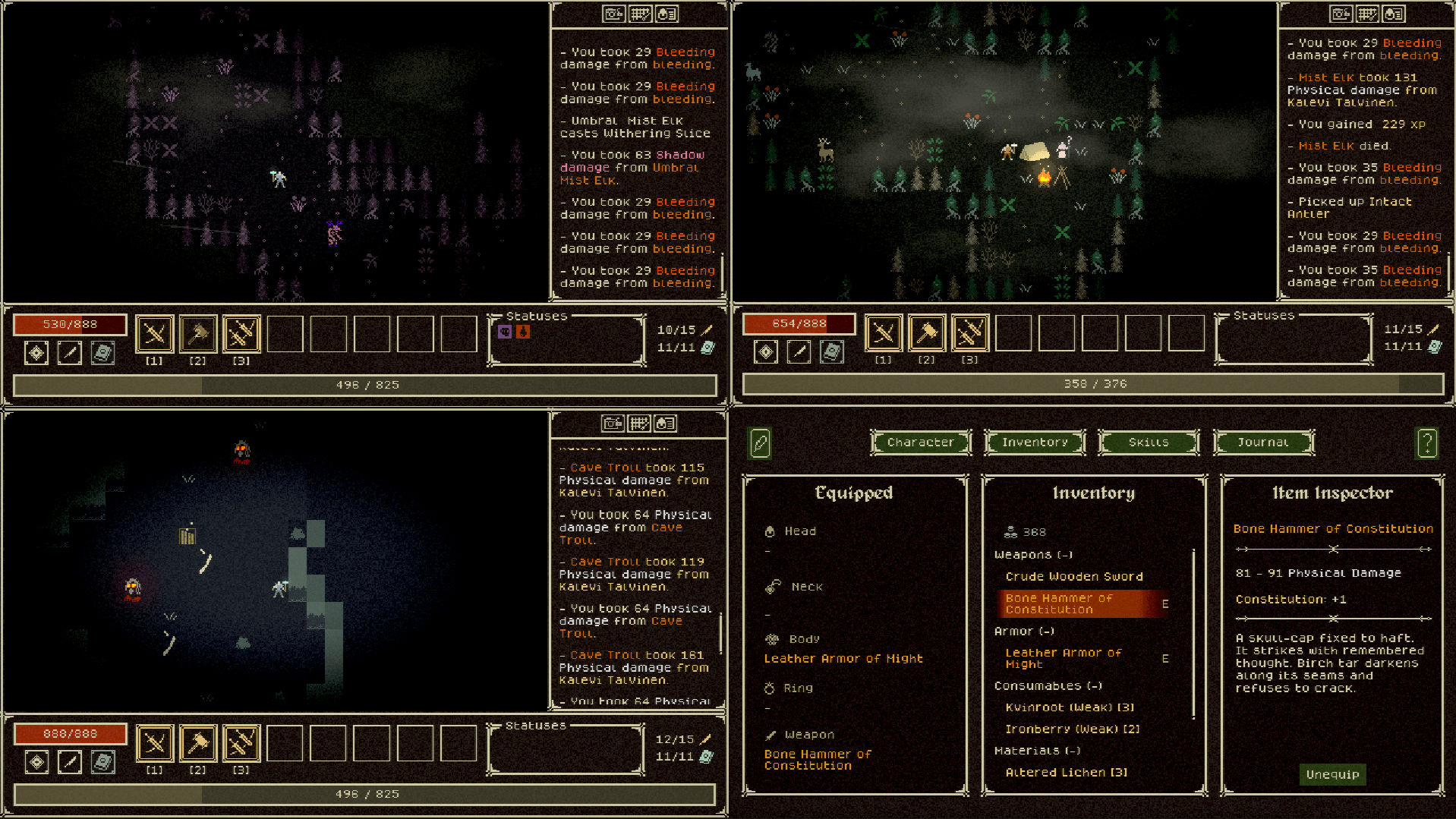This screenshot has width=1456, height=819.
Task: Select Crude Wooden Sword in the inventory
Action: (x=1073, y=576)
